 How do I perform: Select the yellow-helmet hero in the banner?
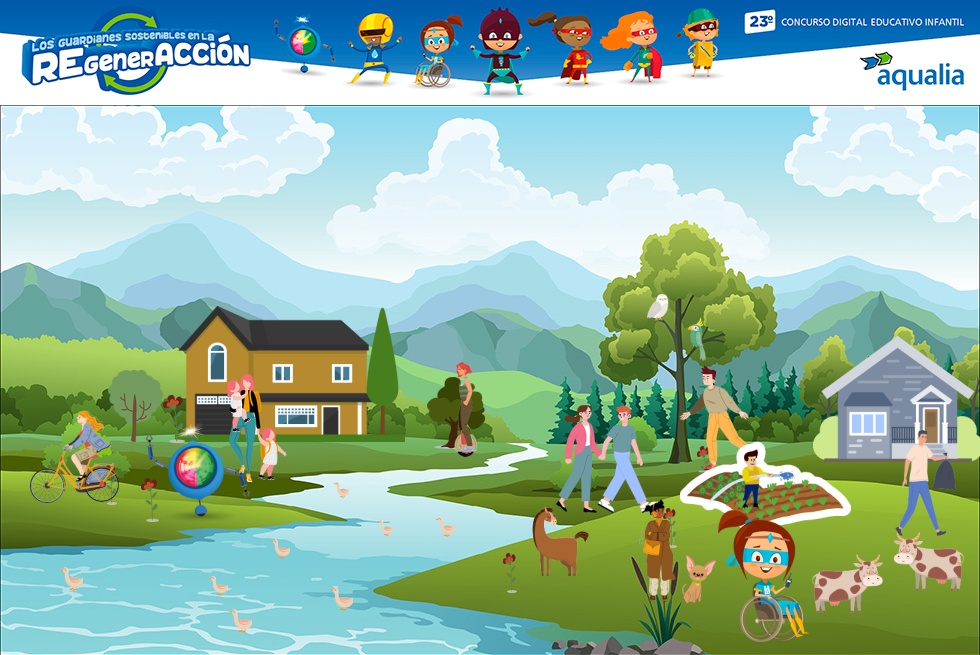372,47
